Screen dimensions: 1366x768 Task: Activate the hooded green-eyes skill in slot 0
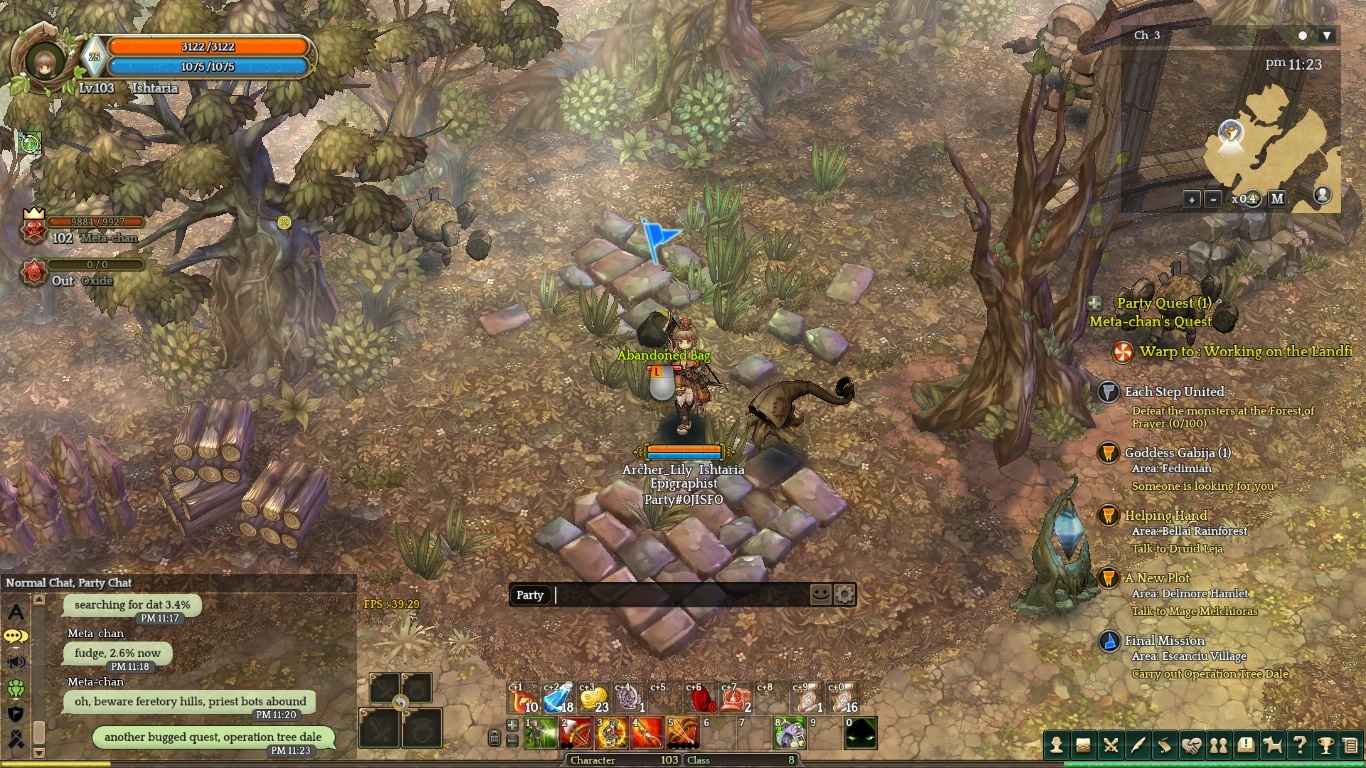point(860,733)
